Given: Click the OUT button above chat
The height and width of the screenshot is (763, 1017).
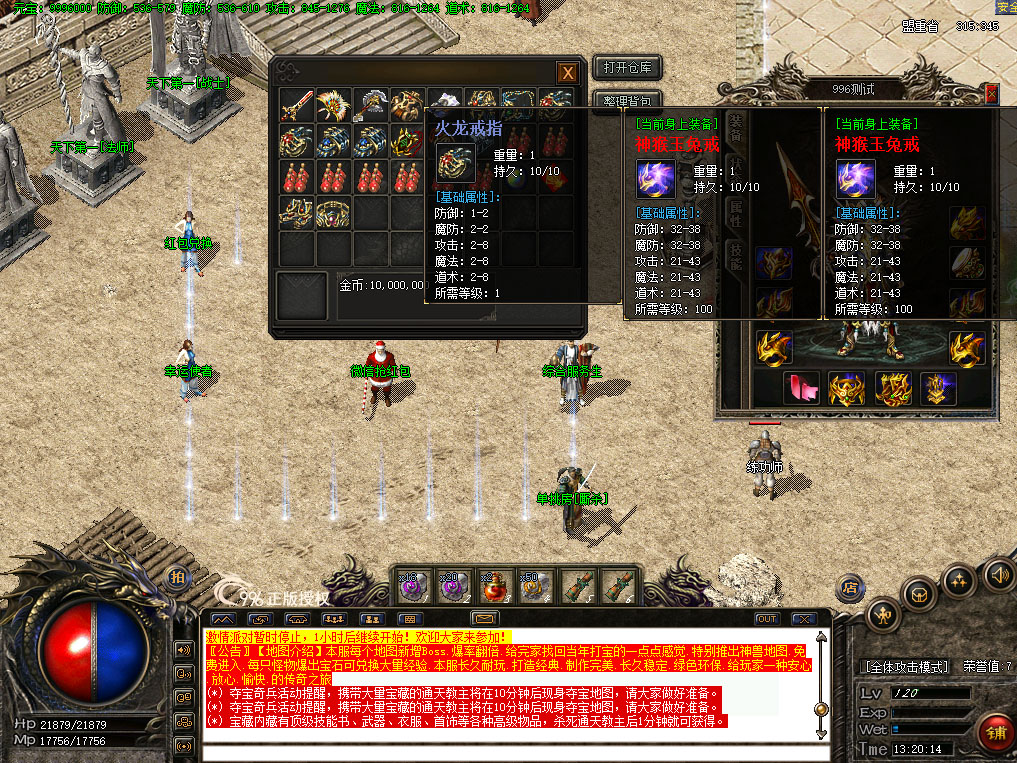Looking at the screenshot, I should point(767,619).
